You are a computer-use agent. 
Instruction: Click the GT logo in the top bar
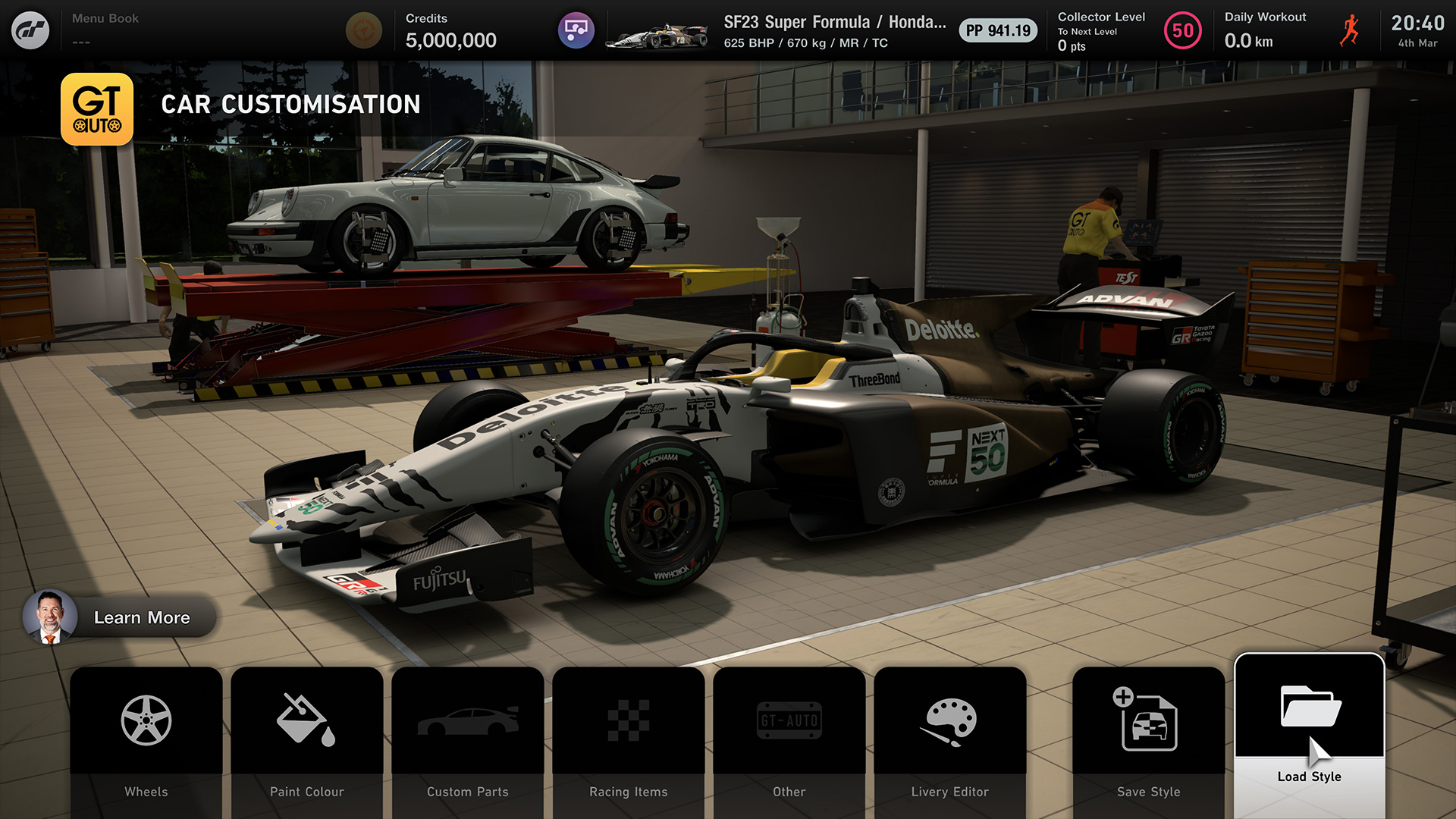tap(30, 30)
